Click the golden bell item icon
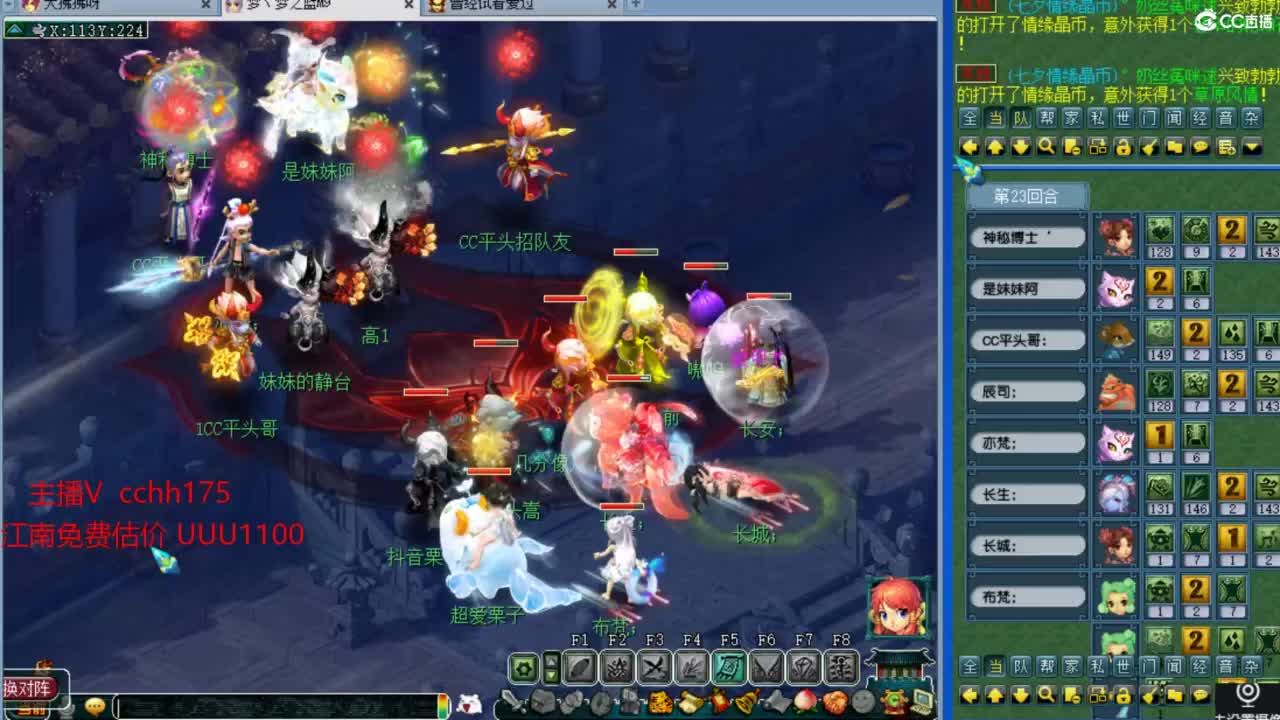 tap(747, 701)
